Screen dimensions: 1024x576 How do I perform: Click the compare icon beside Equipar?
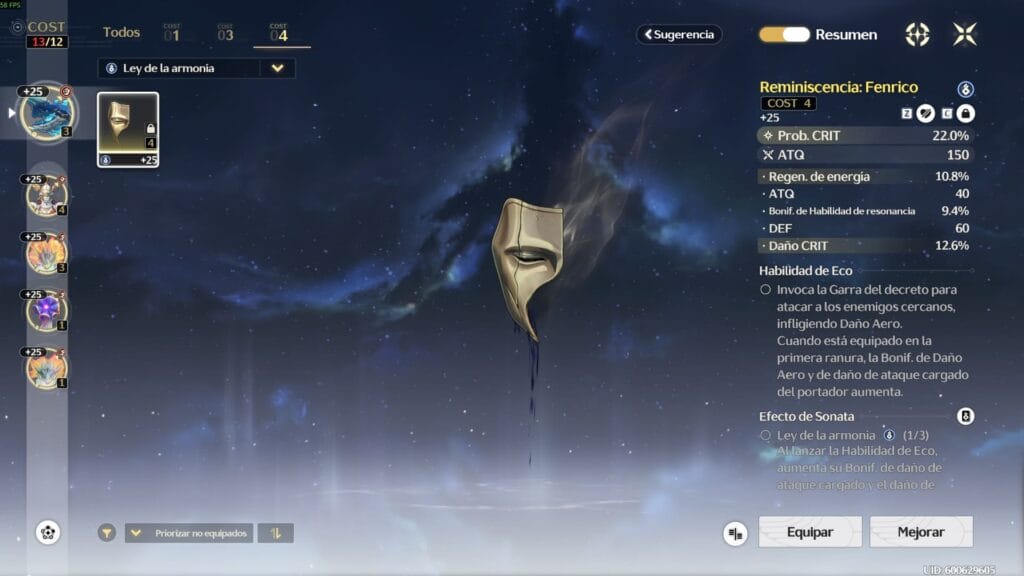pos(736,533)
